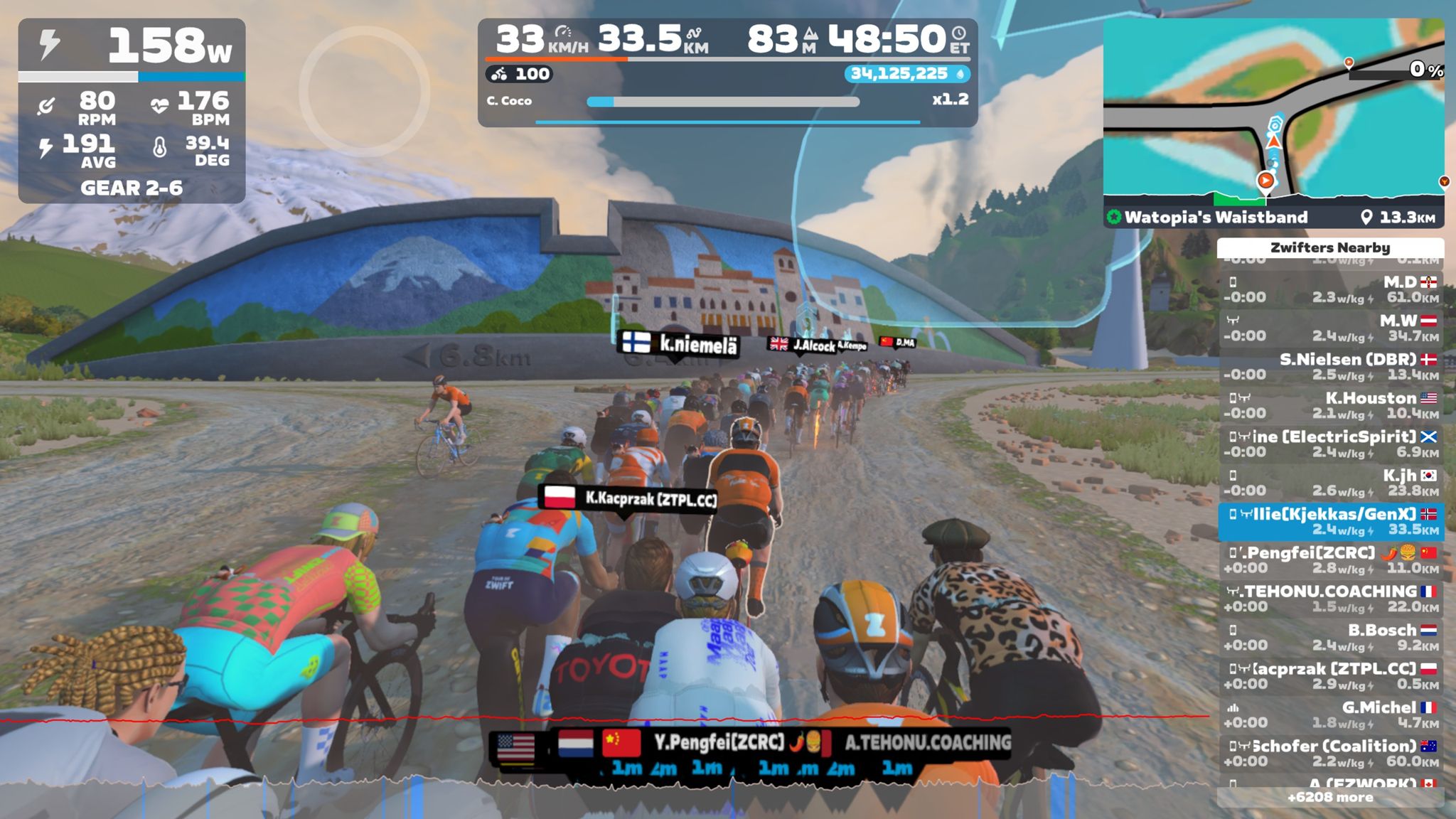
Task: Choose the TEHONU.COACHING rider entry
Action: click(1330, 599)
